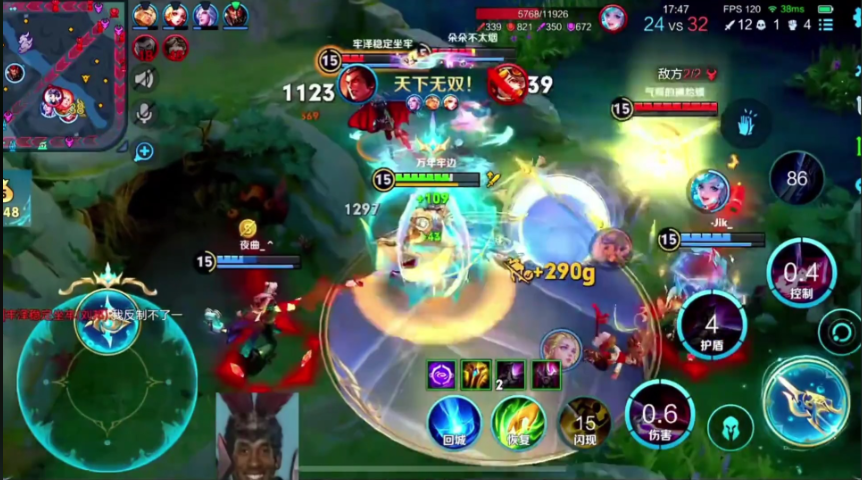Screen dimensions: 862x480
Task: Tap the circular arrow swap button
Action: [840, 331]
